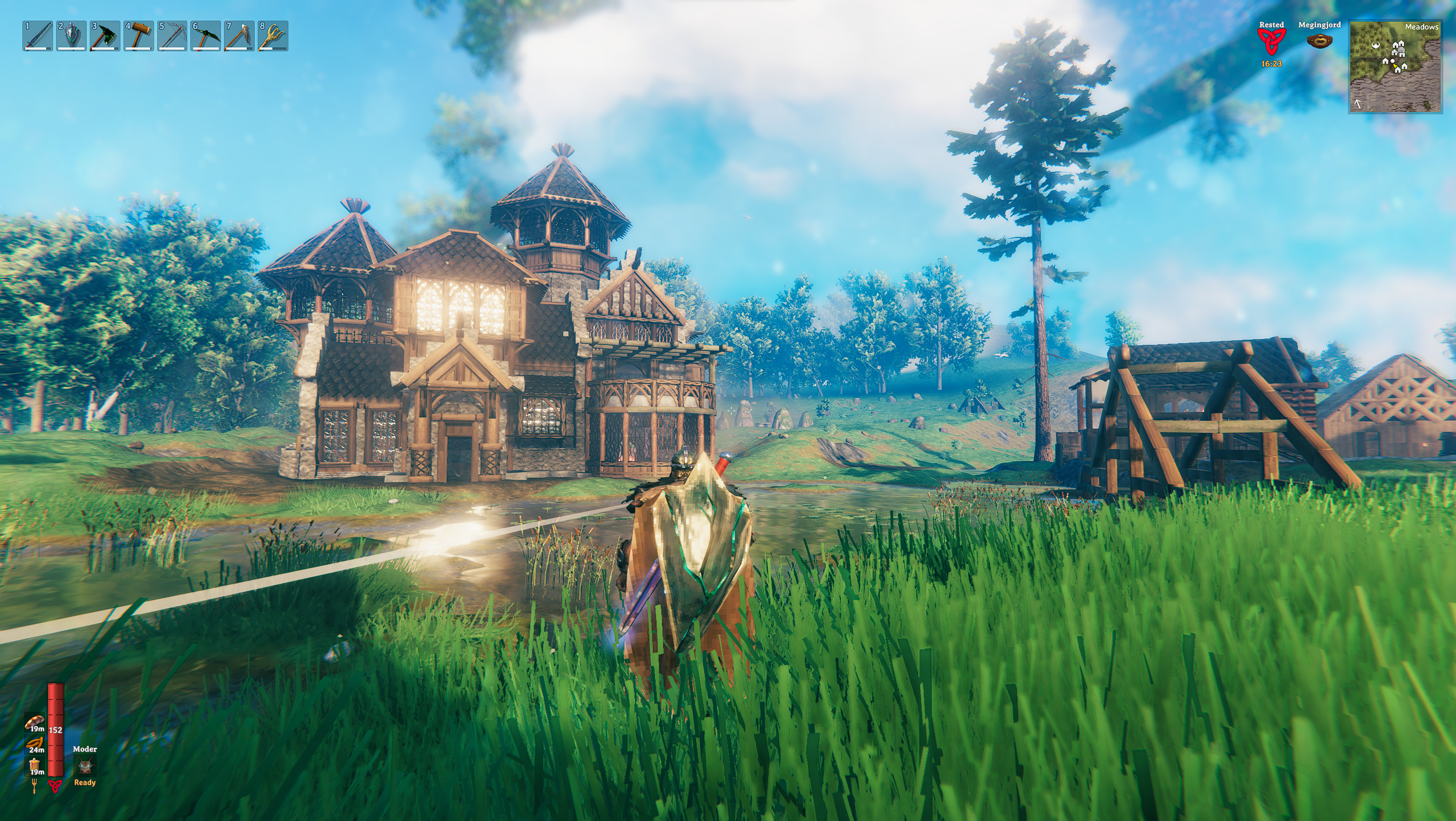Choose the green axe in slot 3

click(105, 36)
